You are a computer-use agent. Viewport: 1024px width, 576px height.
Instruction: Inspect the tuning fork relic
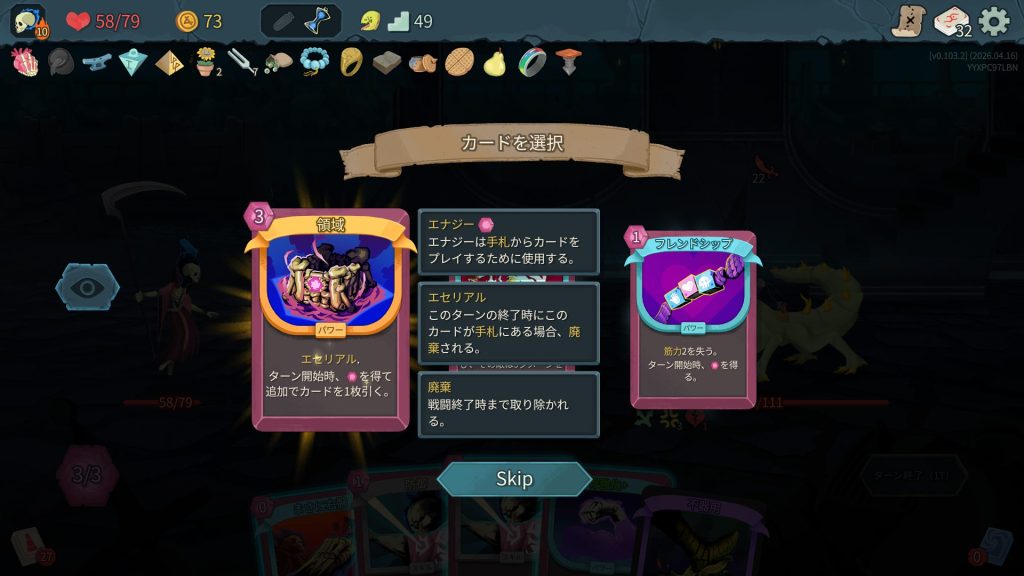[242, 62]
